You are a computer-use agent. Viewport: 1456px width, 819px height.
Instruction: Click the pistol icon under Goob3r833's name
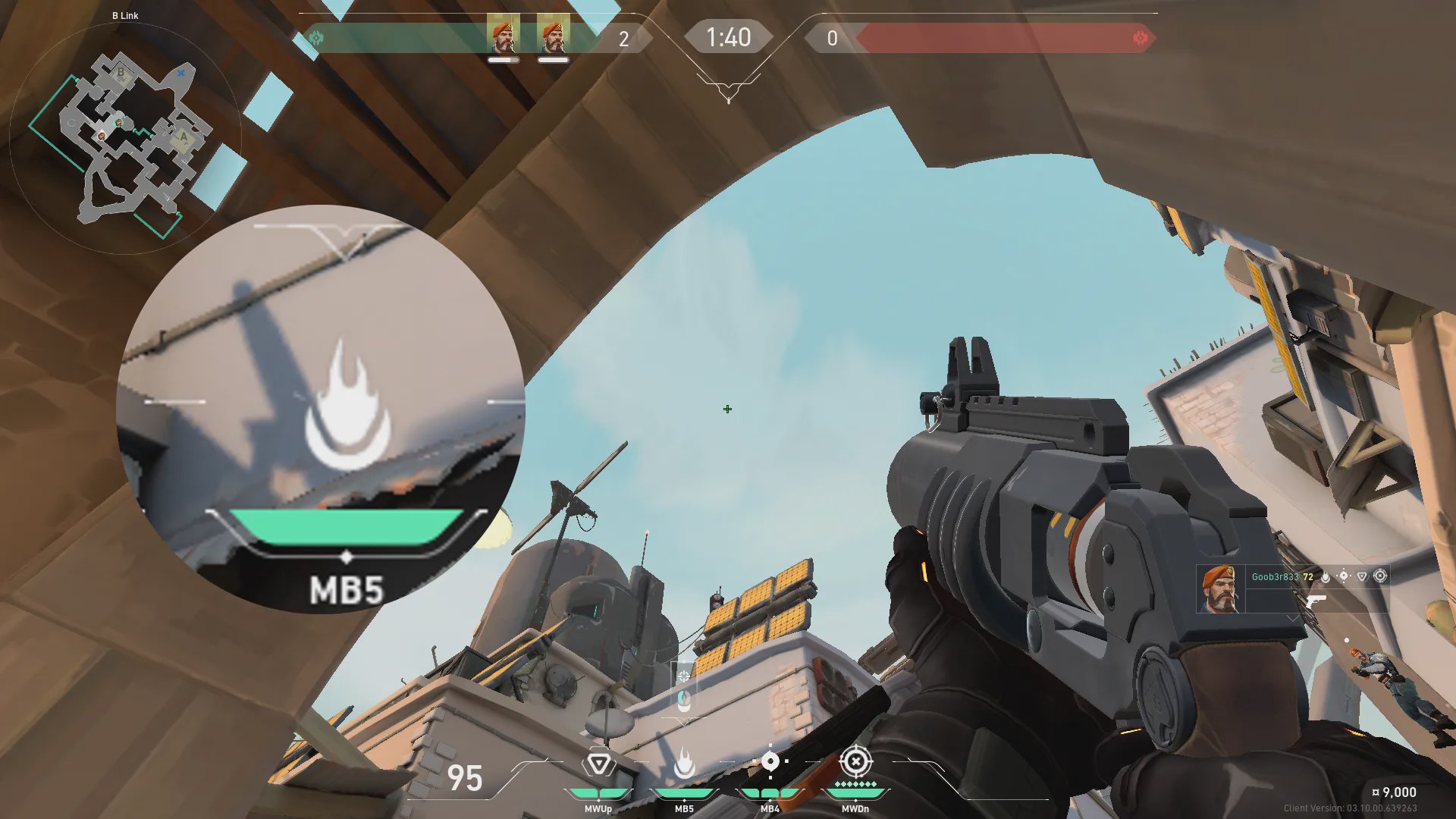[x=1316, y=601]
